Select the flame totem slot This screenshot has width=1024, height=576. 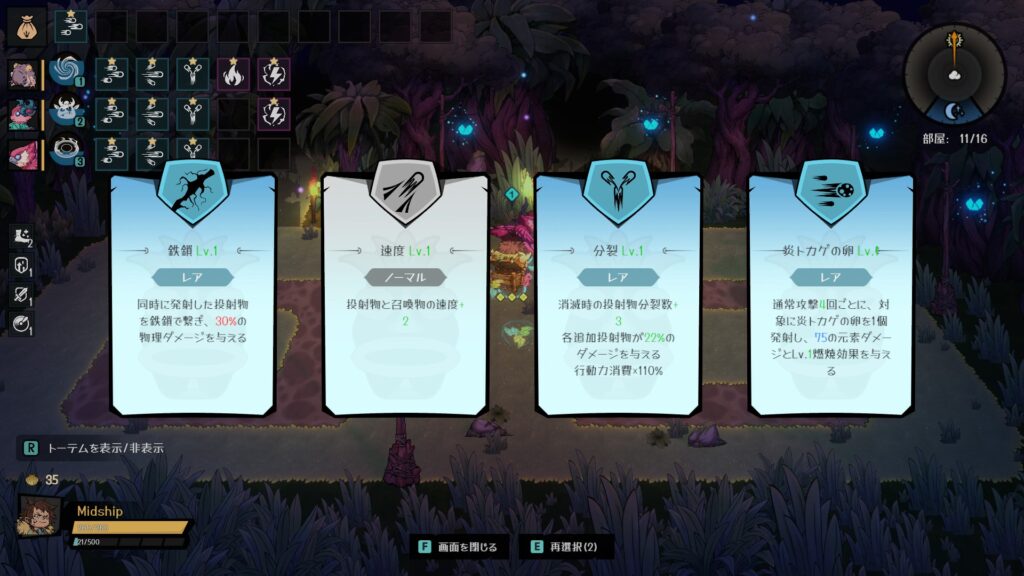232,73
